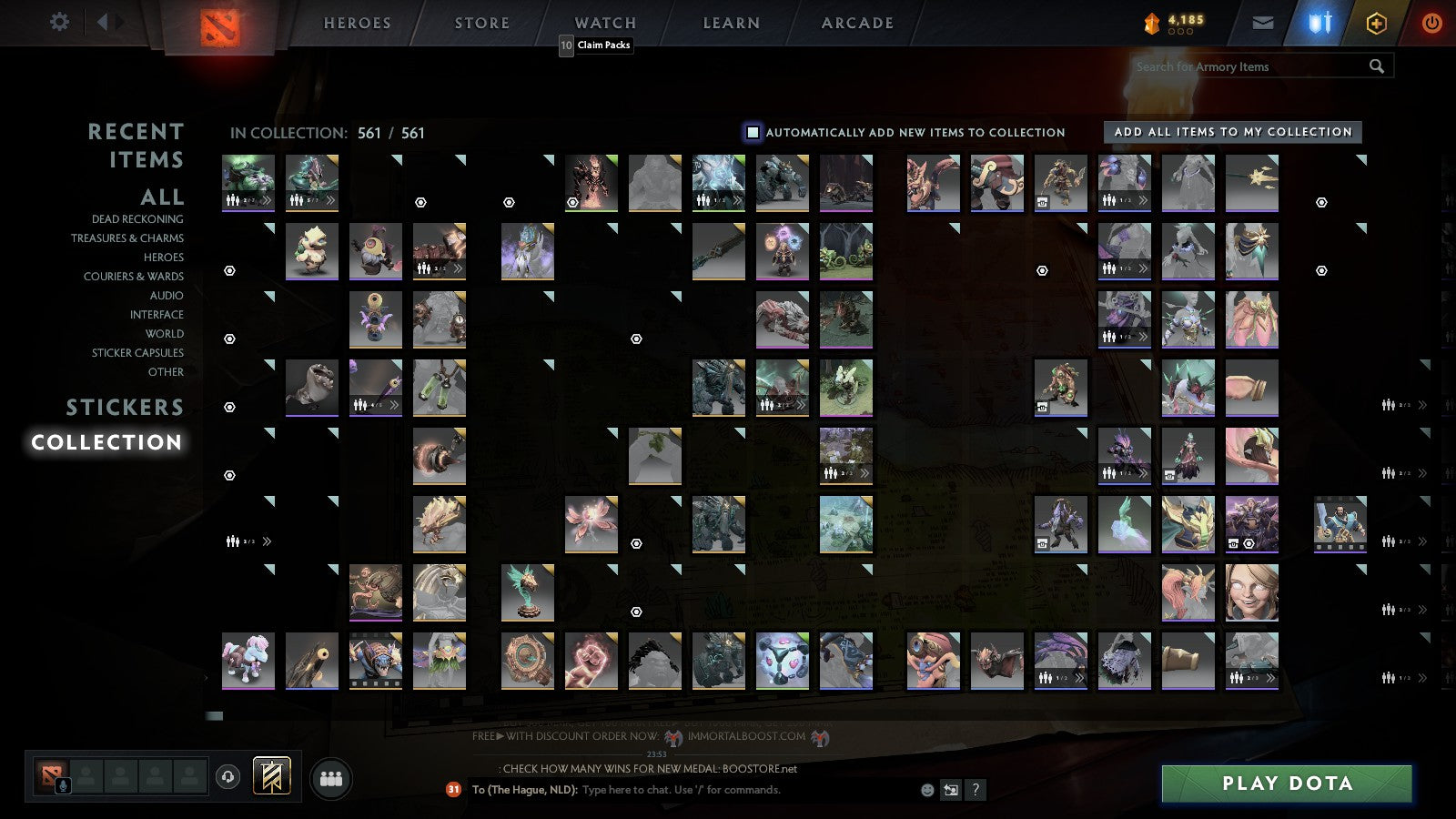Expand the back arrow navigation chevron

[103, 21]
